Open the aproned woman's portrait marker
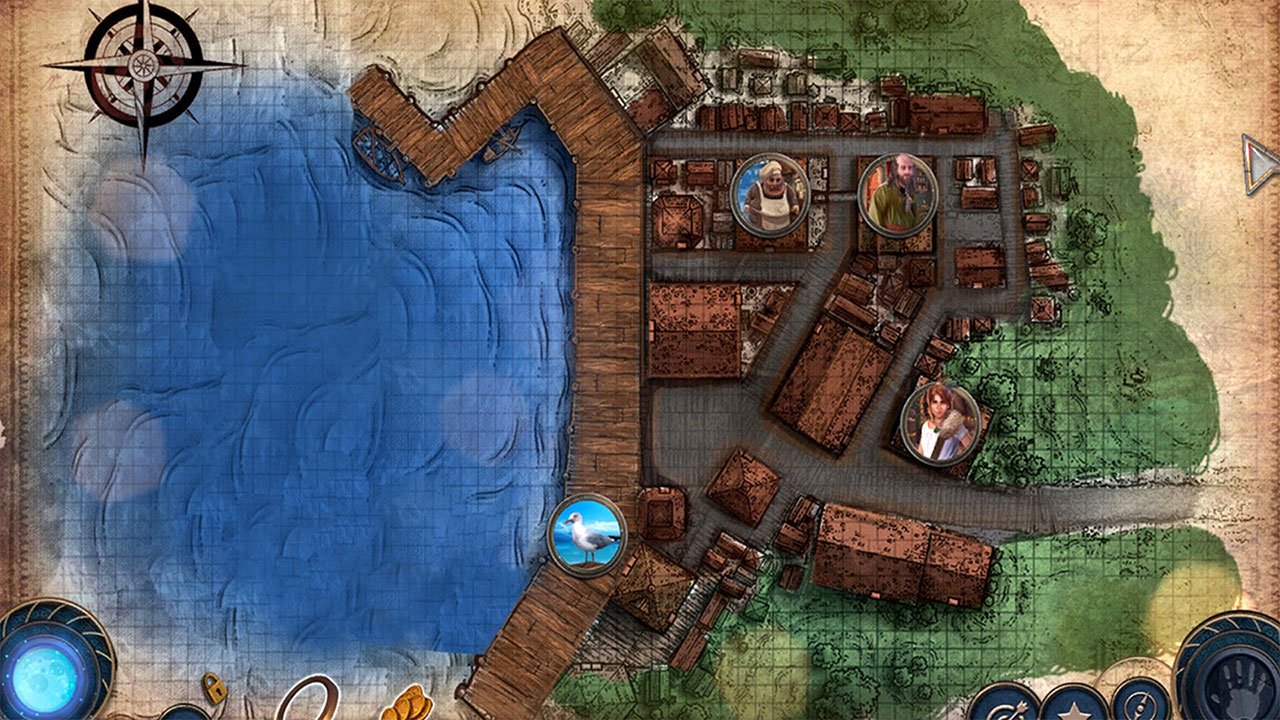 click(769, 193)
